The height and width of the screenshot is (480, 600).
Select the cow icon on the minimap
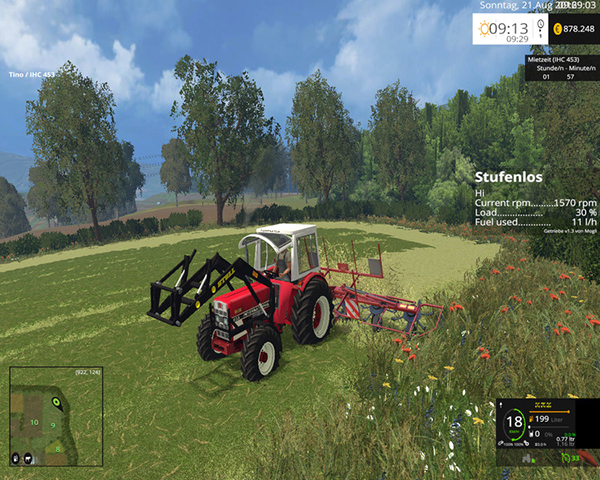click(30, 457)
